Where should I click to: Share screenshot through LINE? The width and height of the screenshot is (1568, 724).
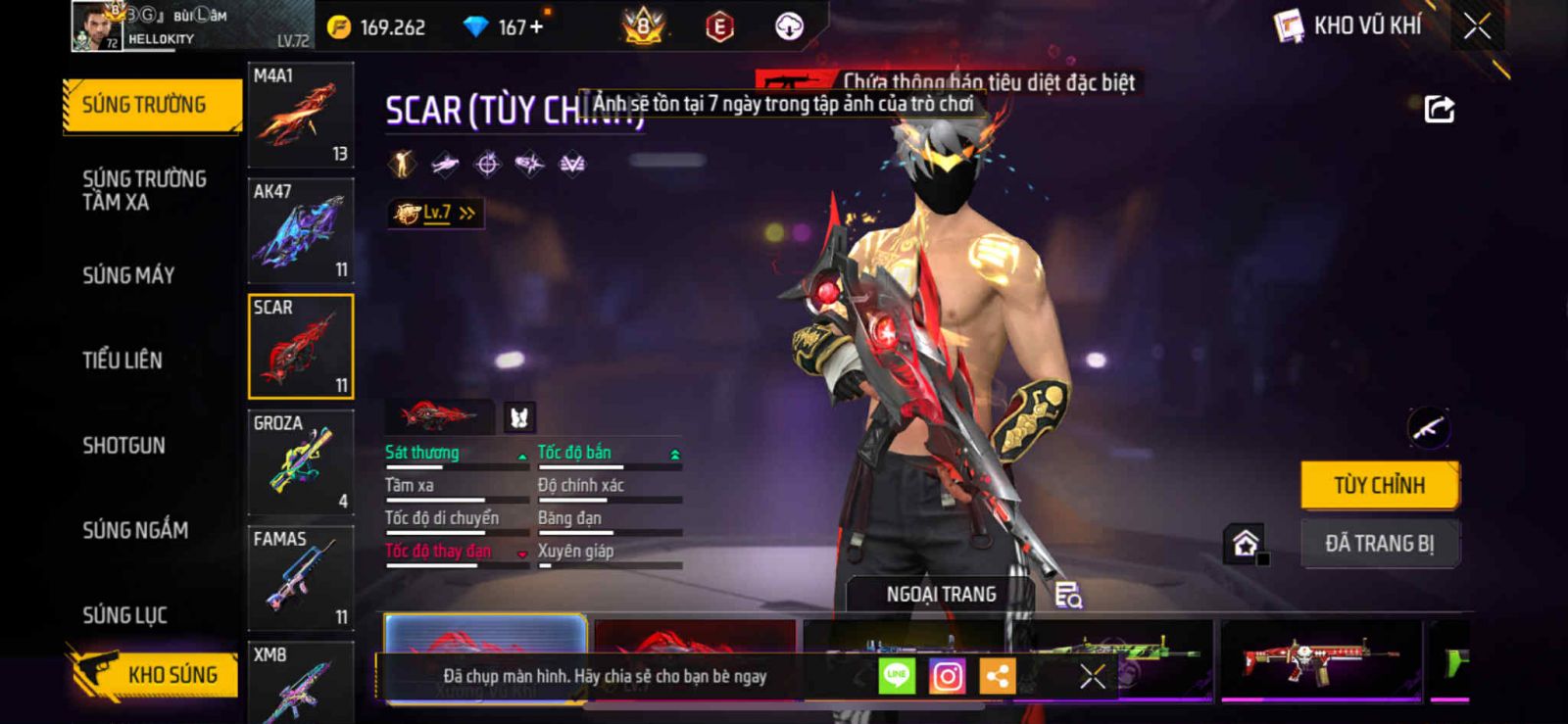[x=897, y=676]
